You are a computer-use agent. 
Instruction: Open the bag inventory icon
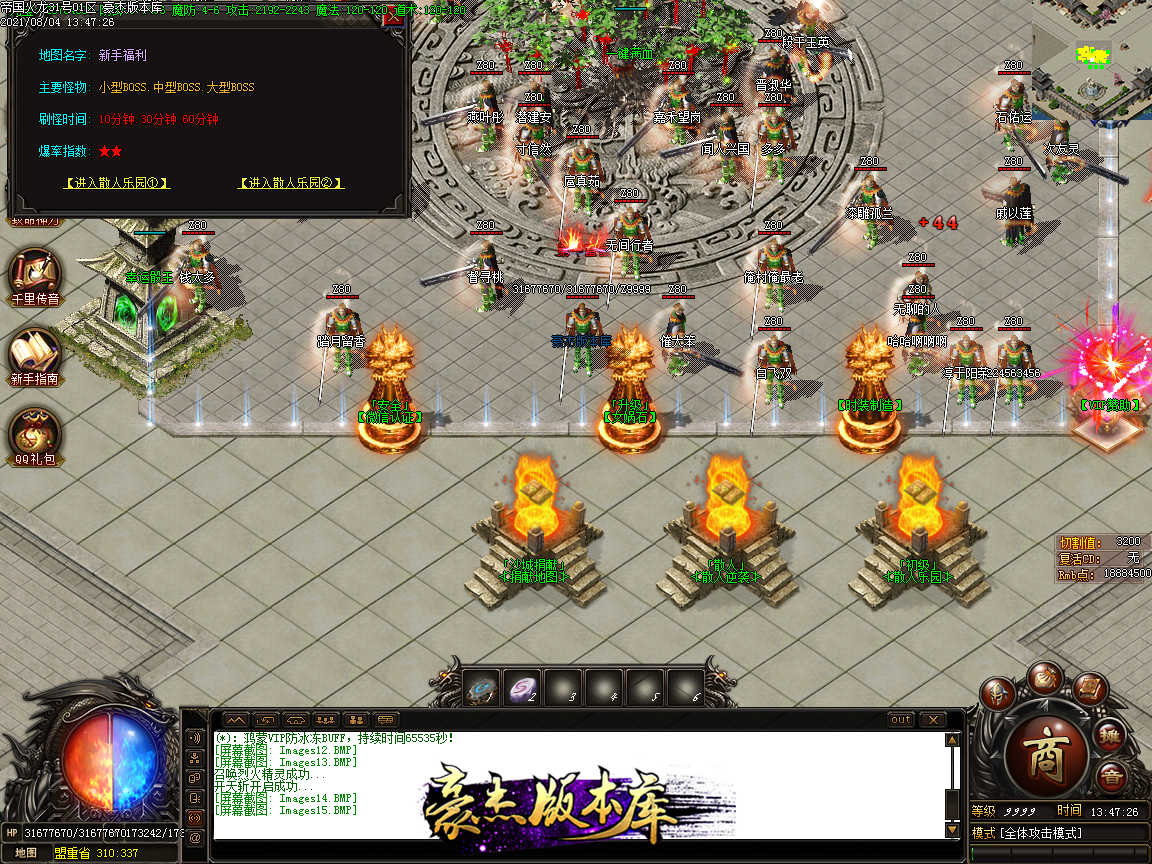(1047, 677)
